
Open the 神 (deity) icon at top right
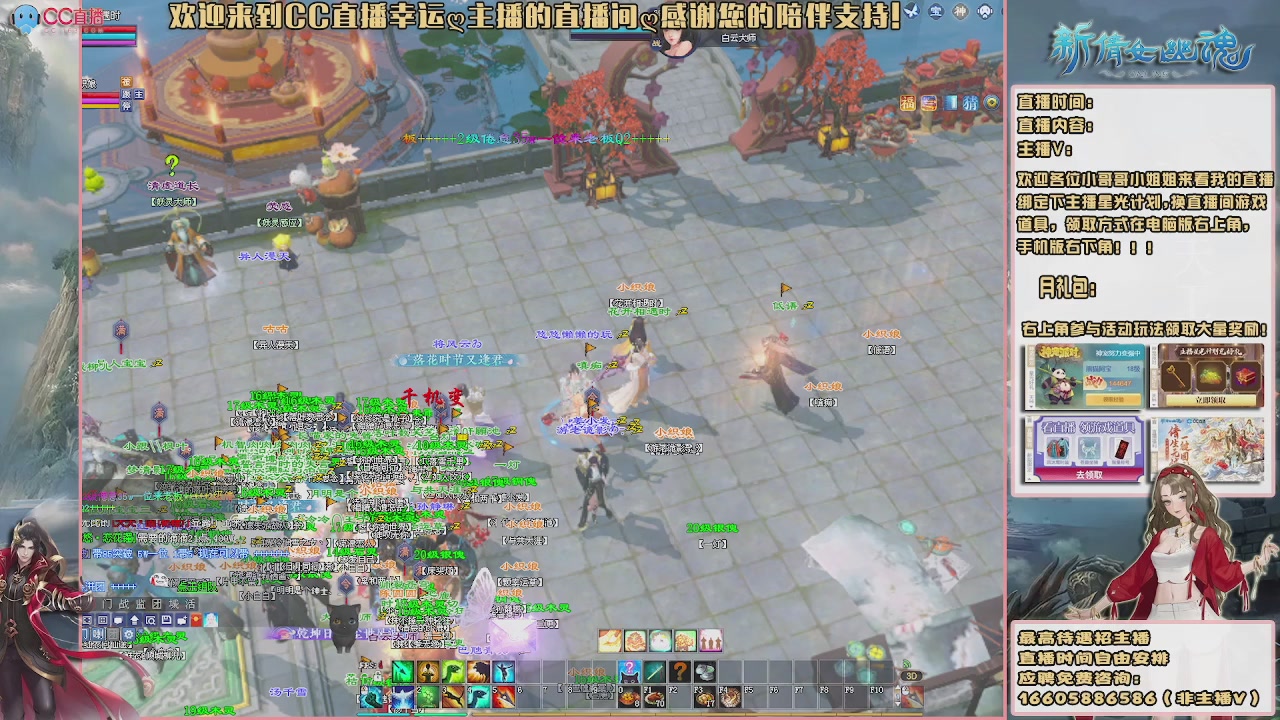[960, 12]
